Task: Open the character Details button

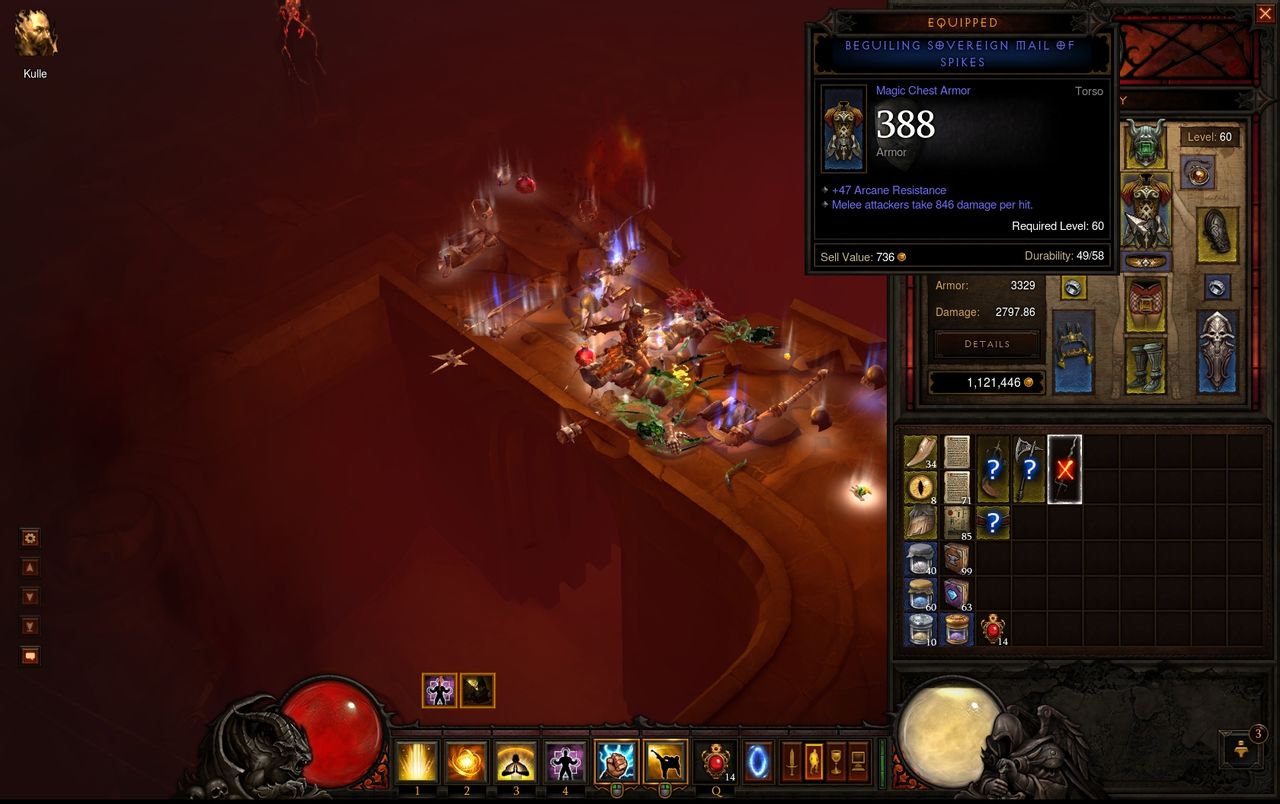Action: (x=987, y=344)
